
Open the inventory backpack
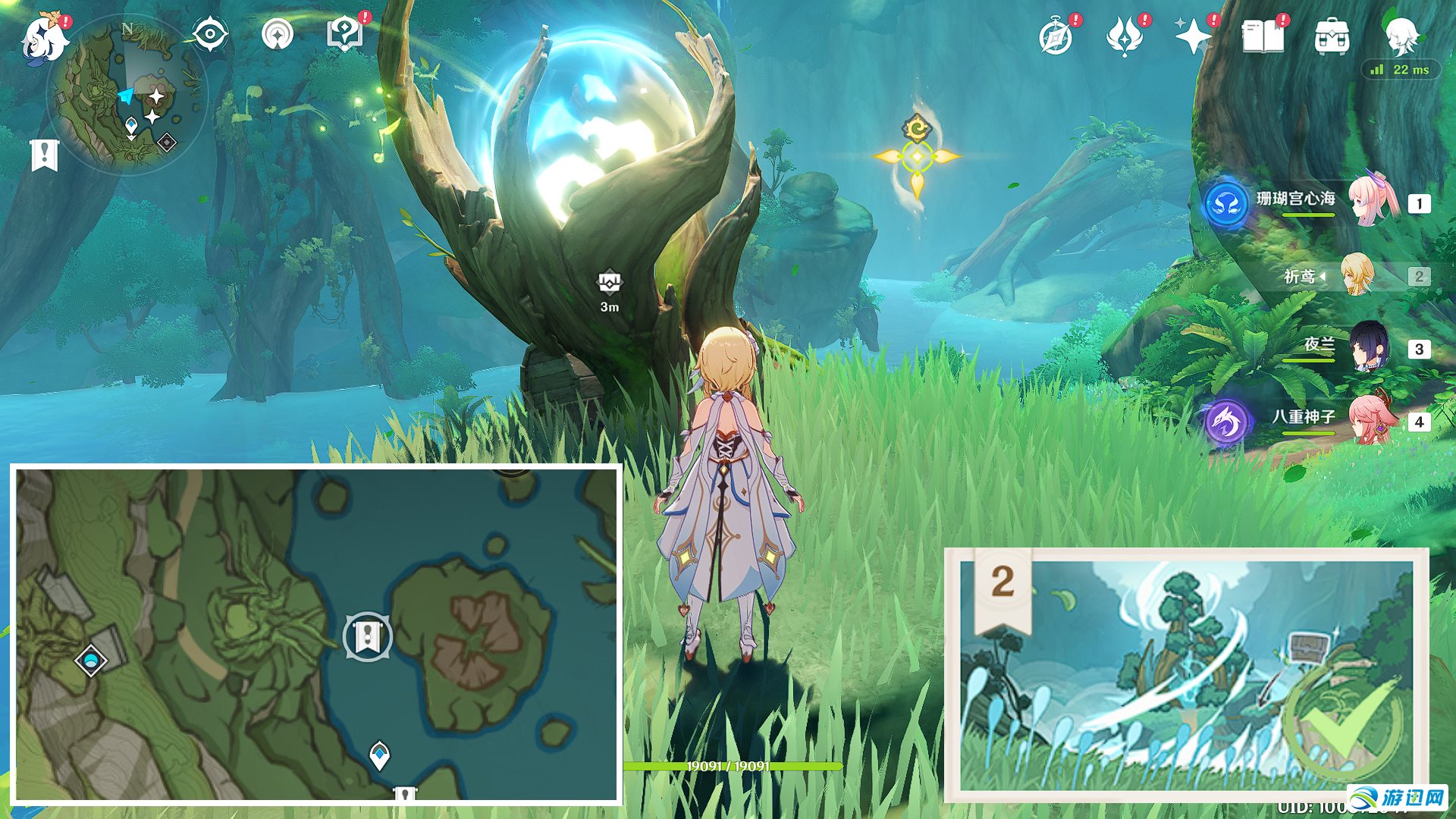coord(1332,36)
